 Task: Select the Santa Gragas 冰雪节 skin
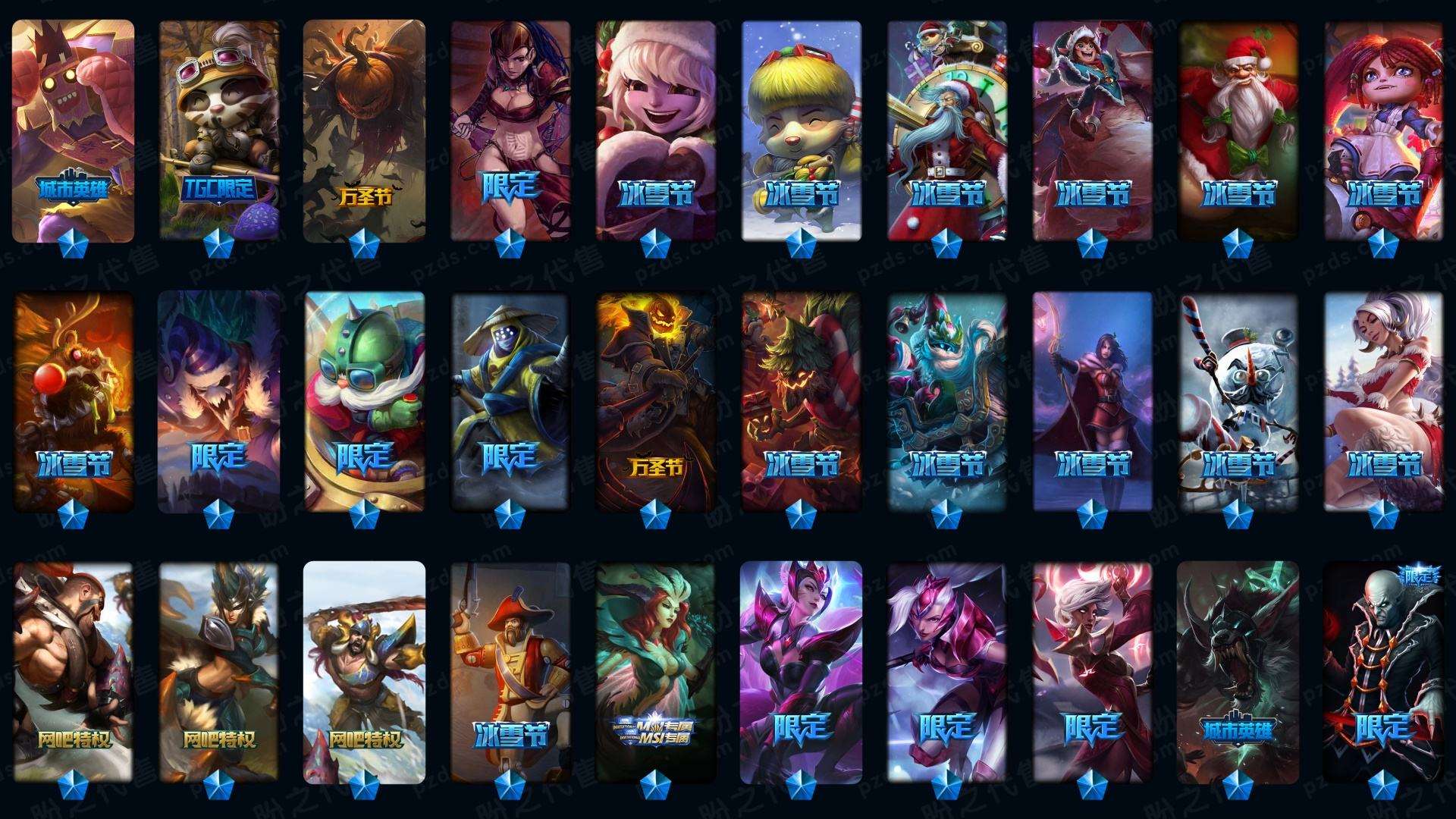point(1238,129)
